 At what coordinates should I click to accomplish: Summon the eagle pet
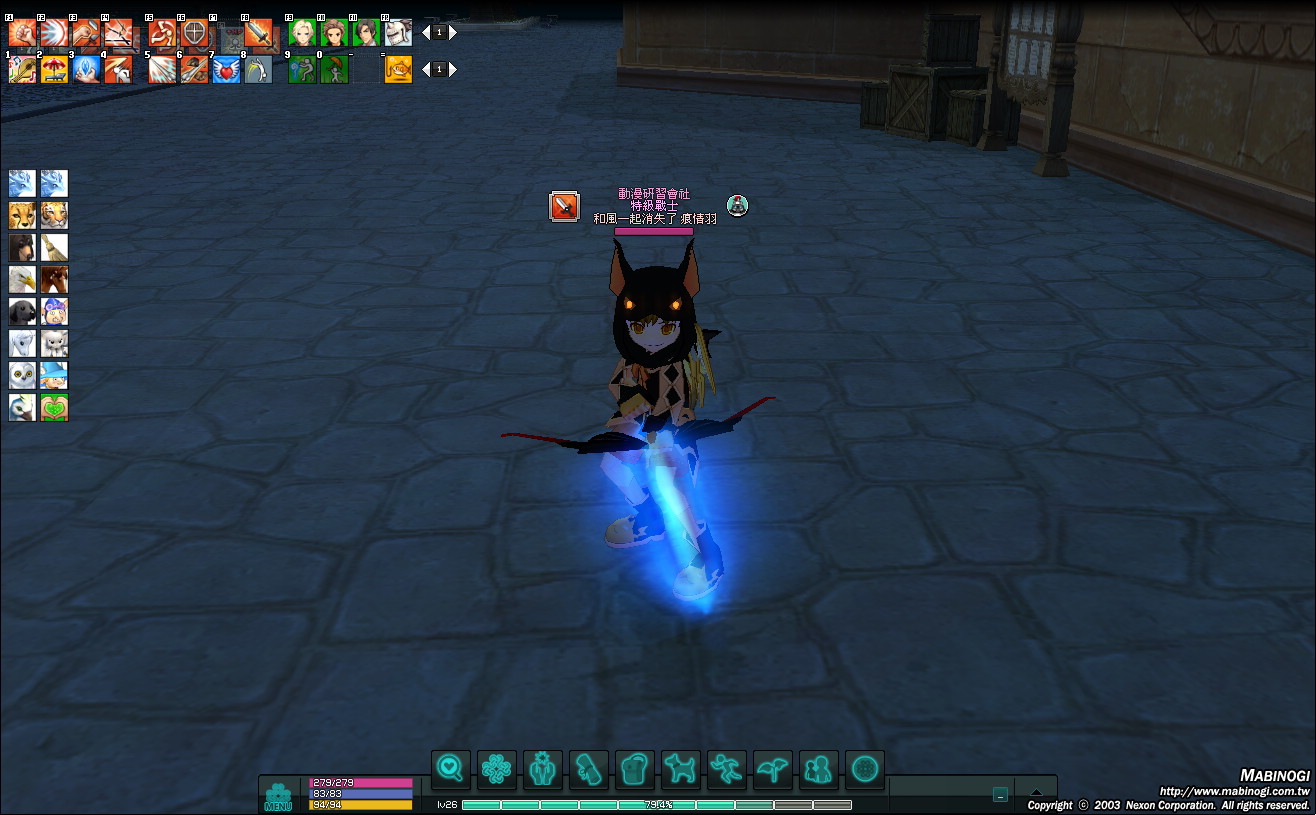point(22,280)
